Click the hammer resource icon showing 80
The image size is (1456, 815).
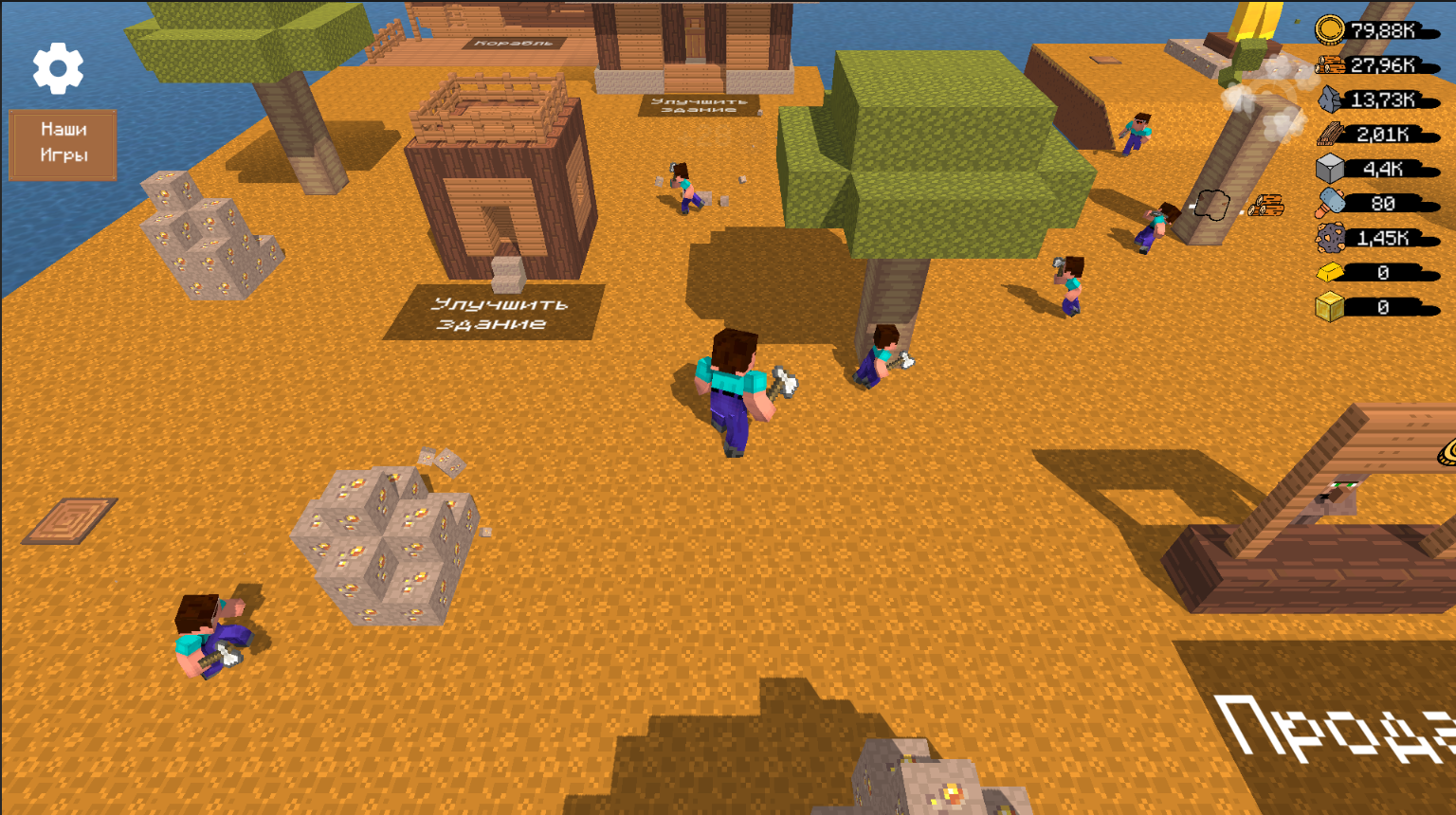coord(1332,203)
